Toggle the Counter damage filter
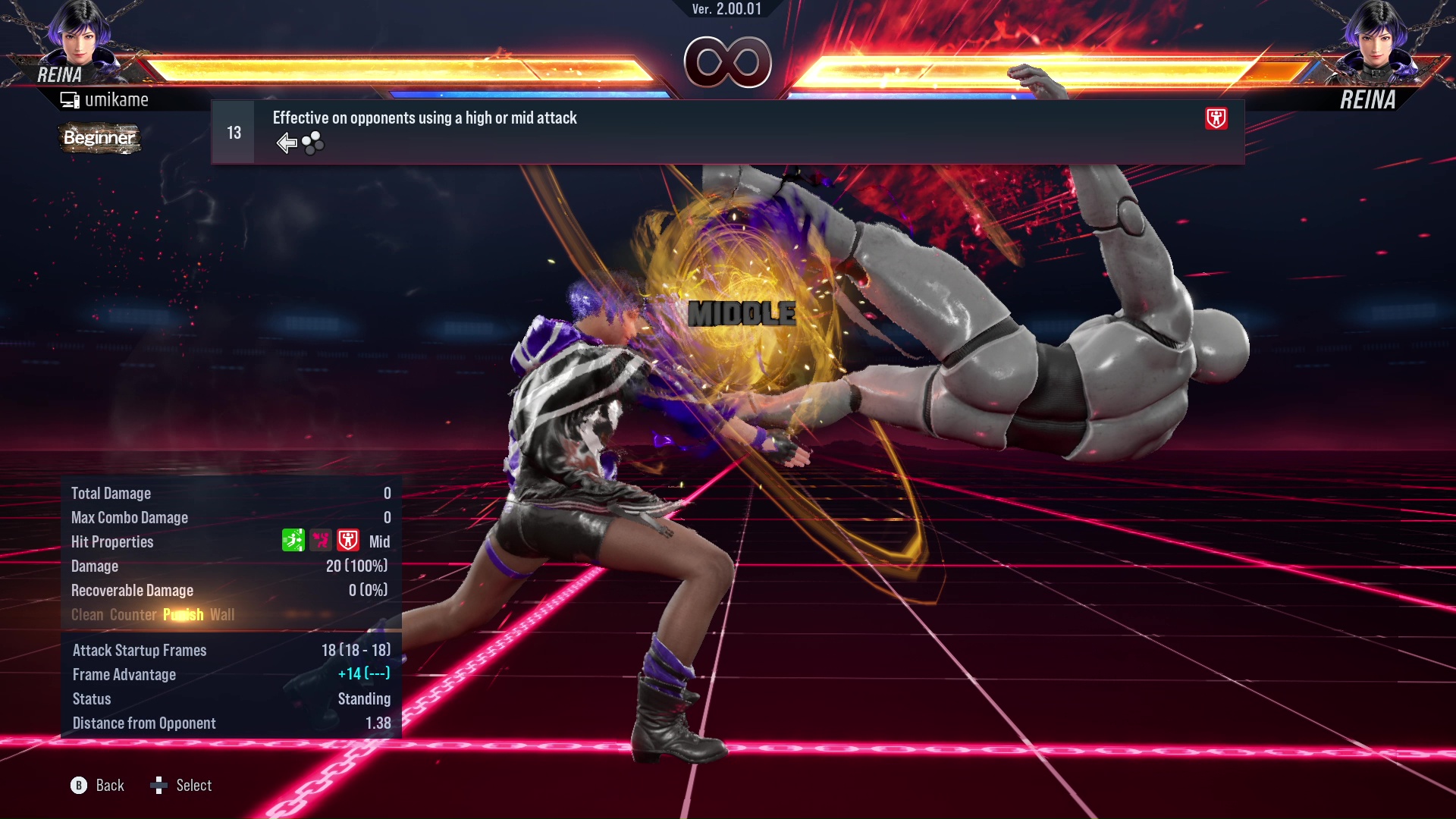 click(x=133, y=614)
